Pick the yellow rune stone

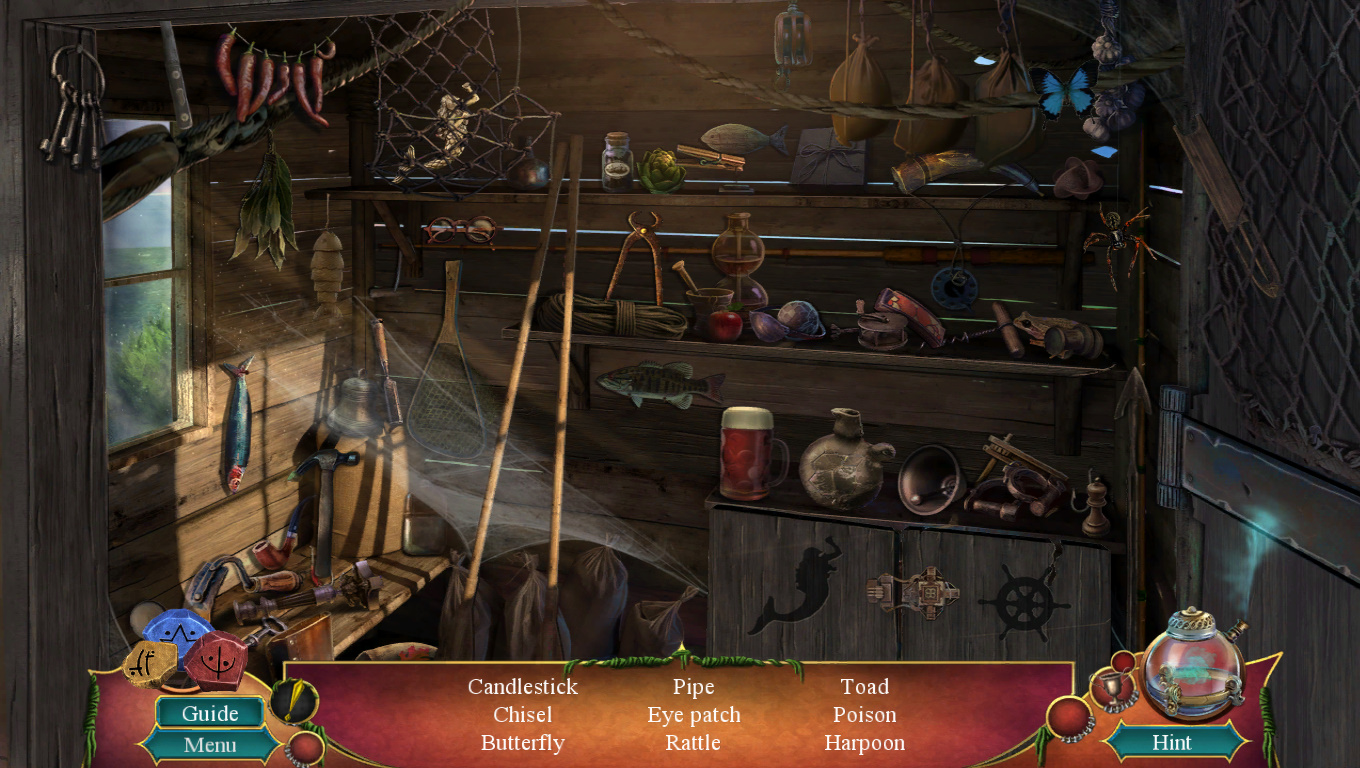point(150,665)
